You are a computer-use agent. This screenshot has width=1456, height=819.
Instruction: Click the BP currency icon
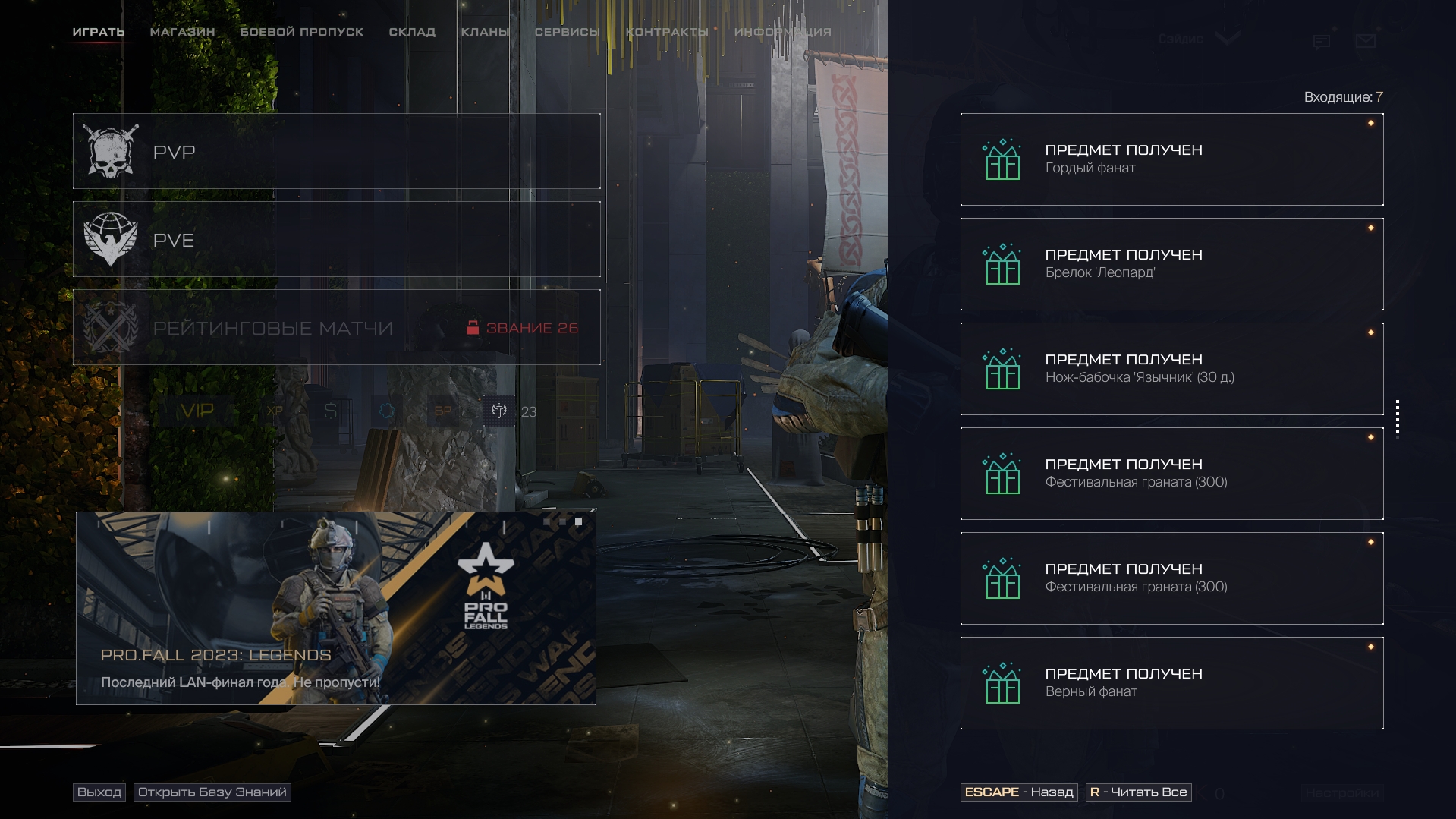(x=444, y=411)
